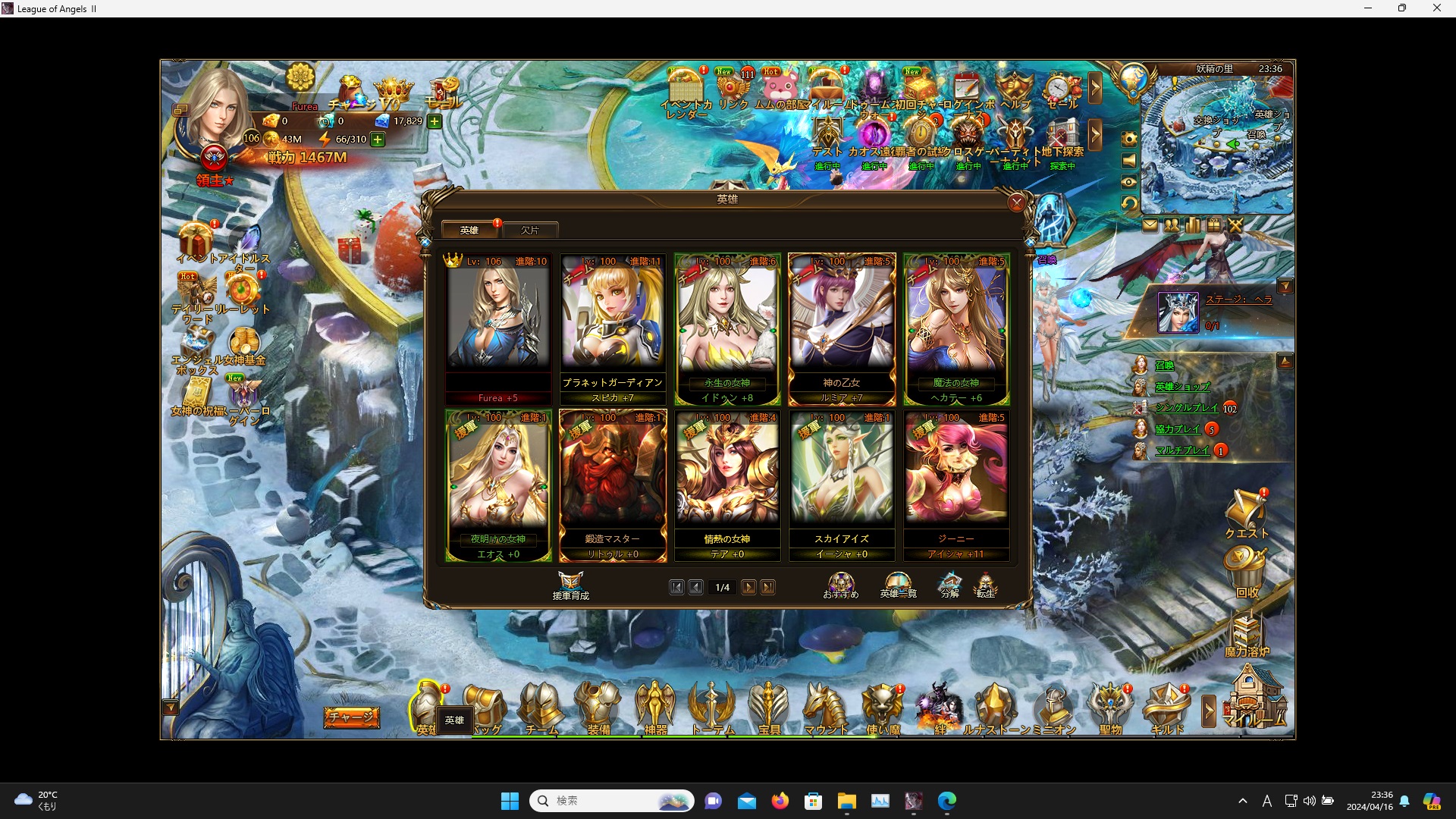Switch to the 欠片 fragment tab

(530, 230)
